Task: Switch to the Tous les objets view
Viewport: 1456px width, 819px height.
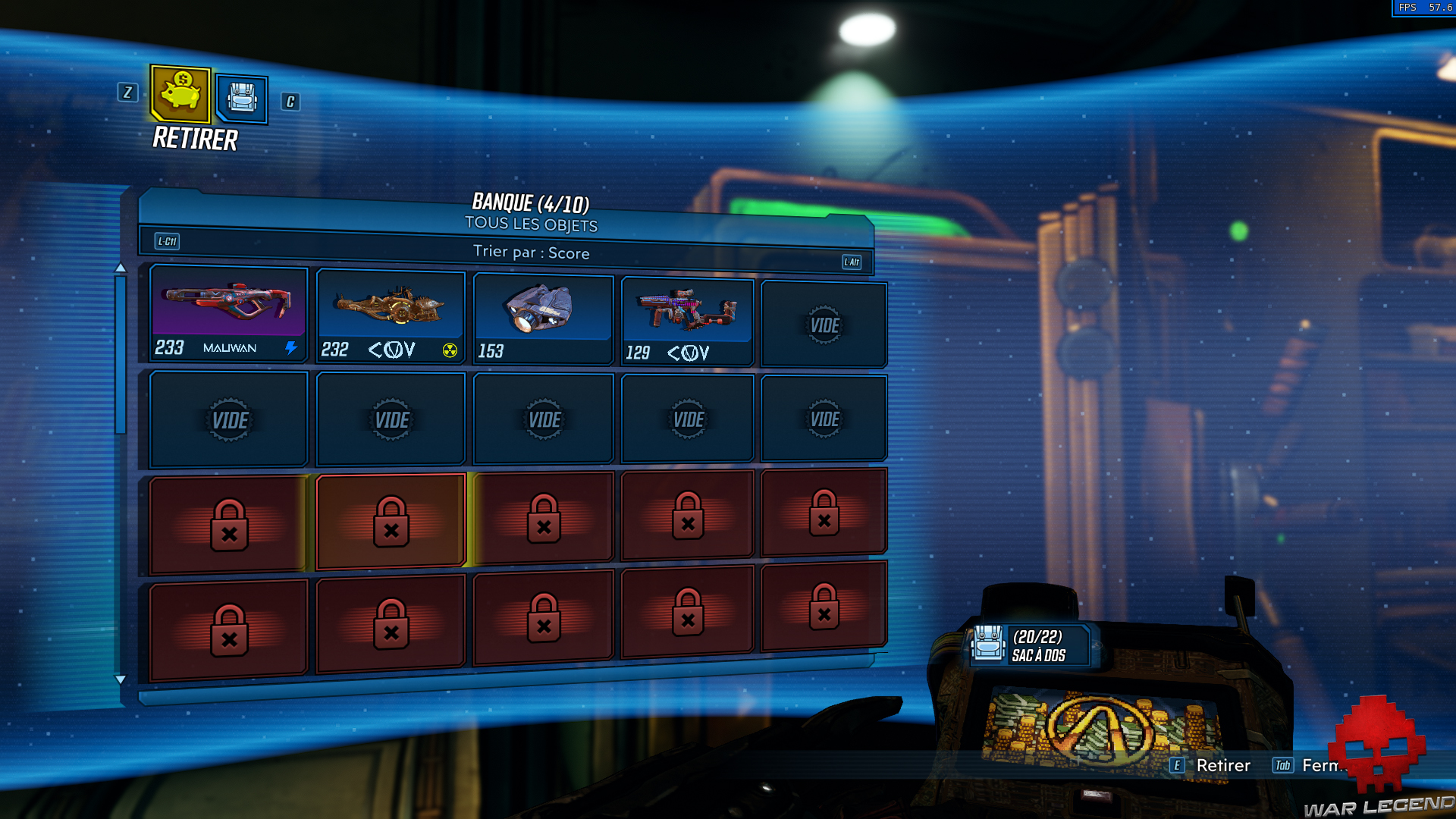Action: [531, 224]
